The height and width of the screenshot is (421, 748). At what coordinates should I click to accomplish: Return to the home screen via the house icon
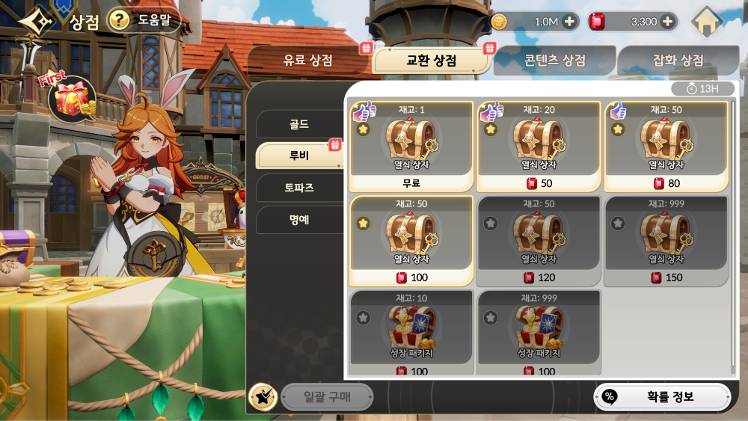coord(708,21)
